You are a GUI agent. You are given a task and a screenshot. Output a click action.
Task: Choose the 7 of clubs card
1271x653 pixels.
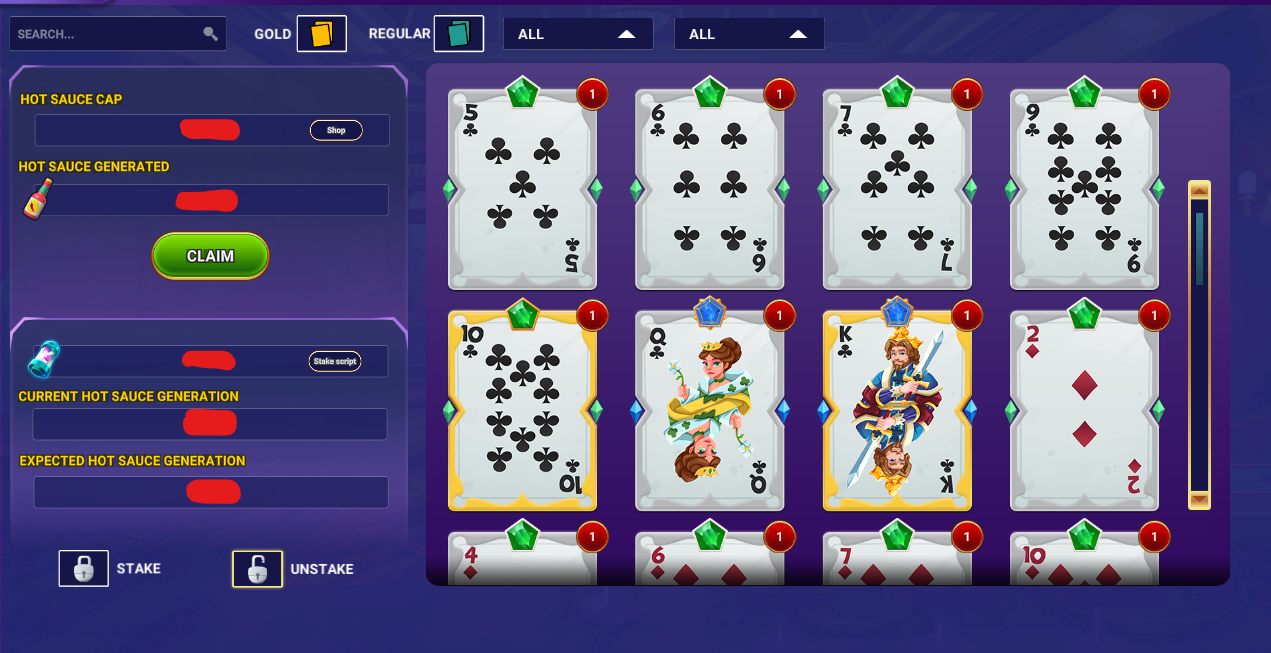pyautogui.click(x=897, y=188)
